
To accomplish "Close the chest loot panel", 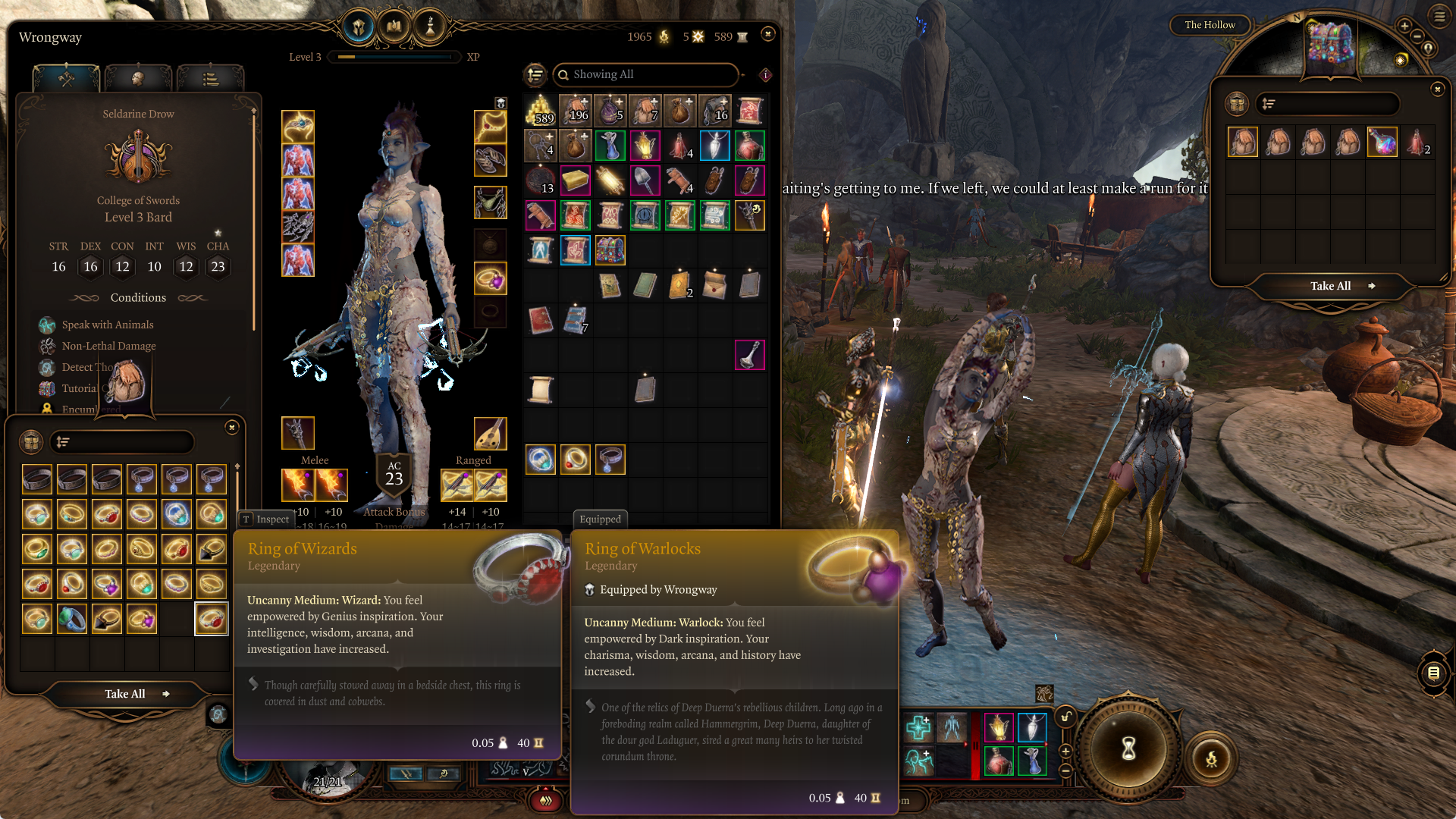I will 1437,89.
